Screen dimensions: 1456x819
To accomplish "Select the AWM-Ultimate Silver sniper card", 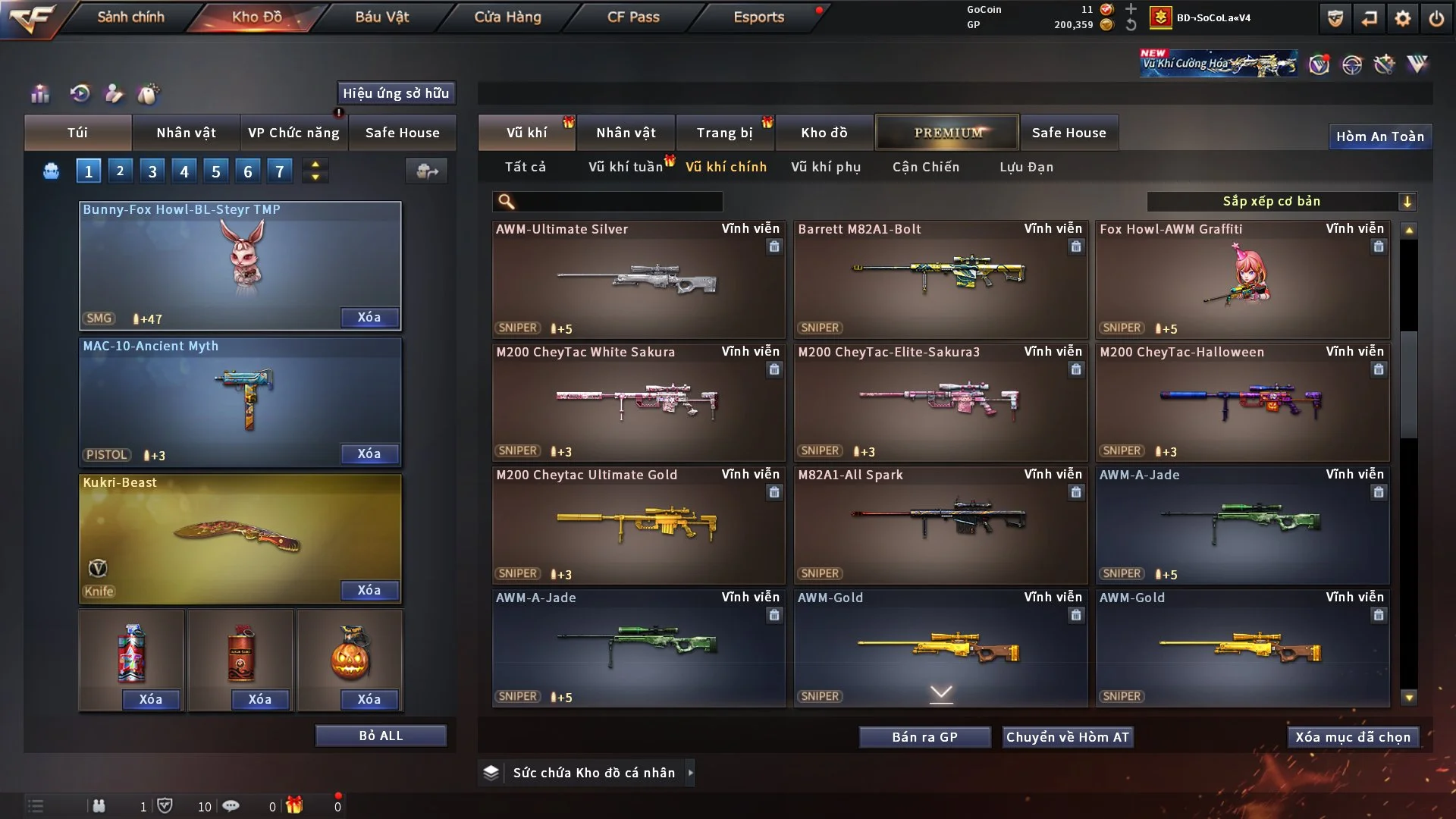I will (638, 279).
